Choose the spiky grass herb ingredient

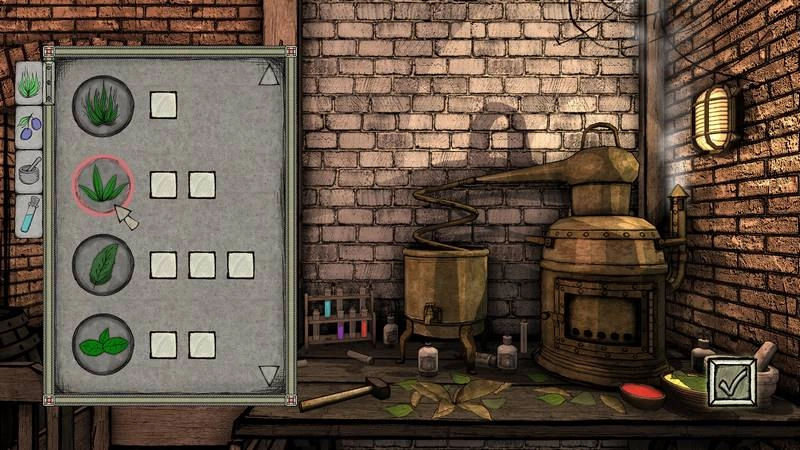102,105
